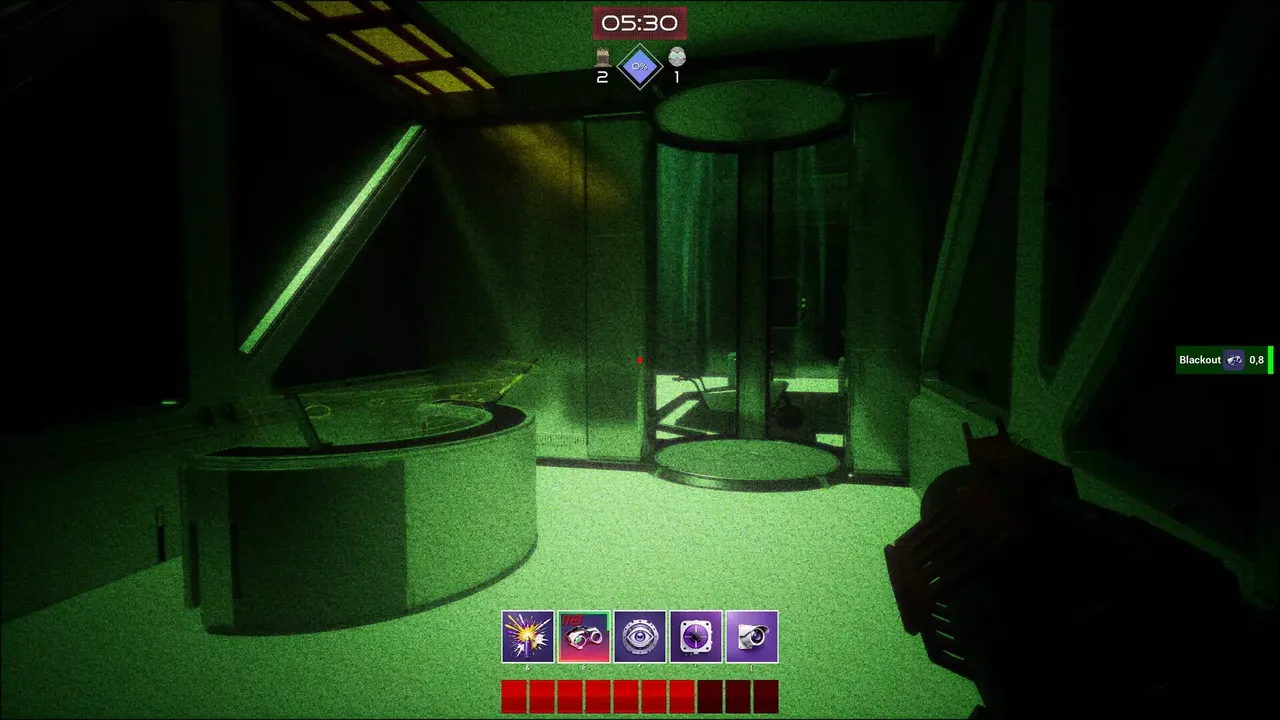This screenshot has width=1280, height=720.
Task: Activate the purple crosshair device ability
Action: tap(696, 637)
